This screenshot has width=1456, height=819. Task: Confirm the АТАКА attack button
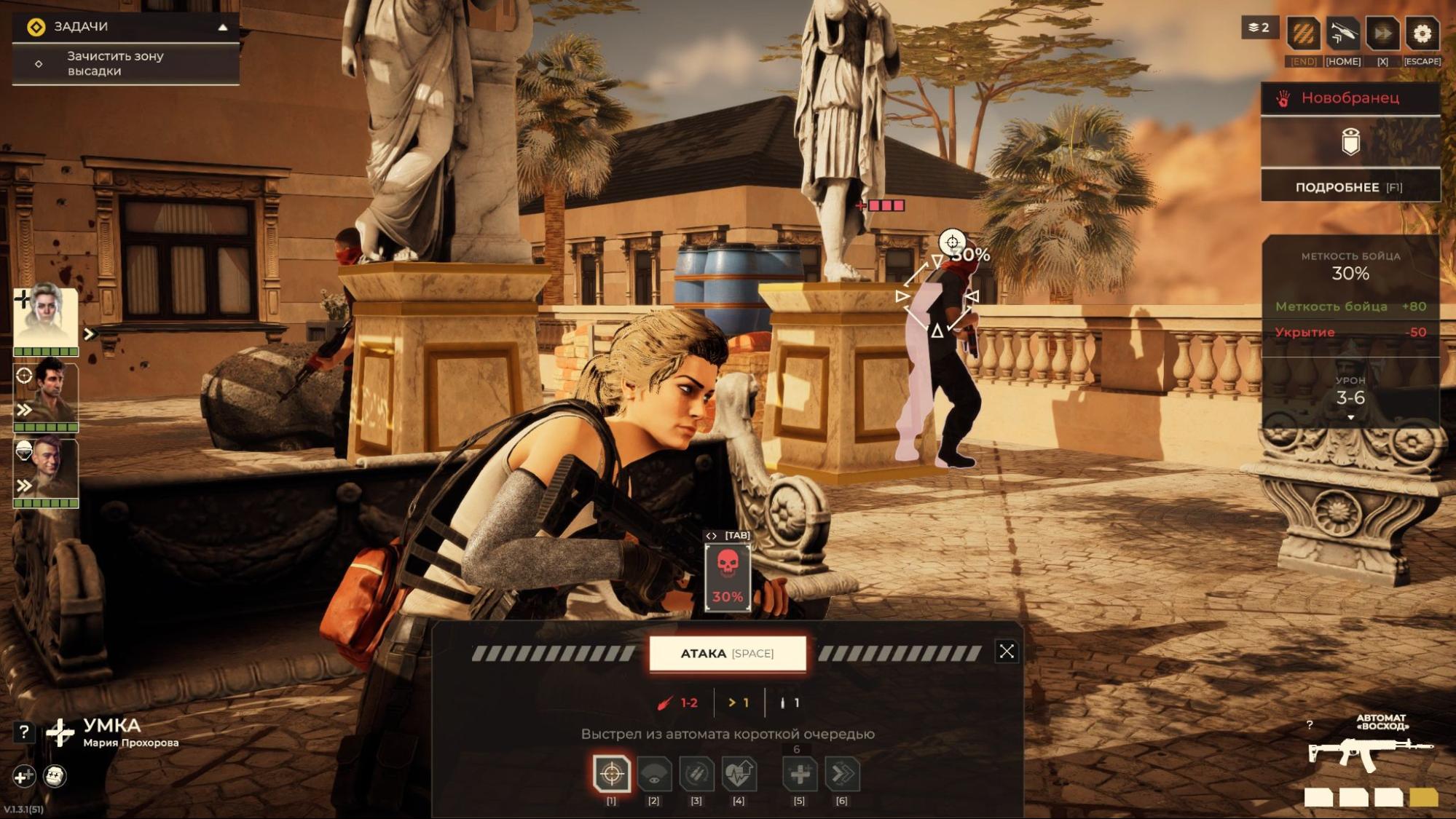pyautogui.click(x=727, y=653)
